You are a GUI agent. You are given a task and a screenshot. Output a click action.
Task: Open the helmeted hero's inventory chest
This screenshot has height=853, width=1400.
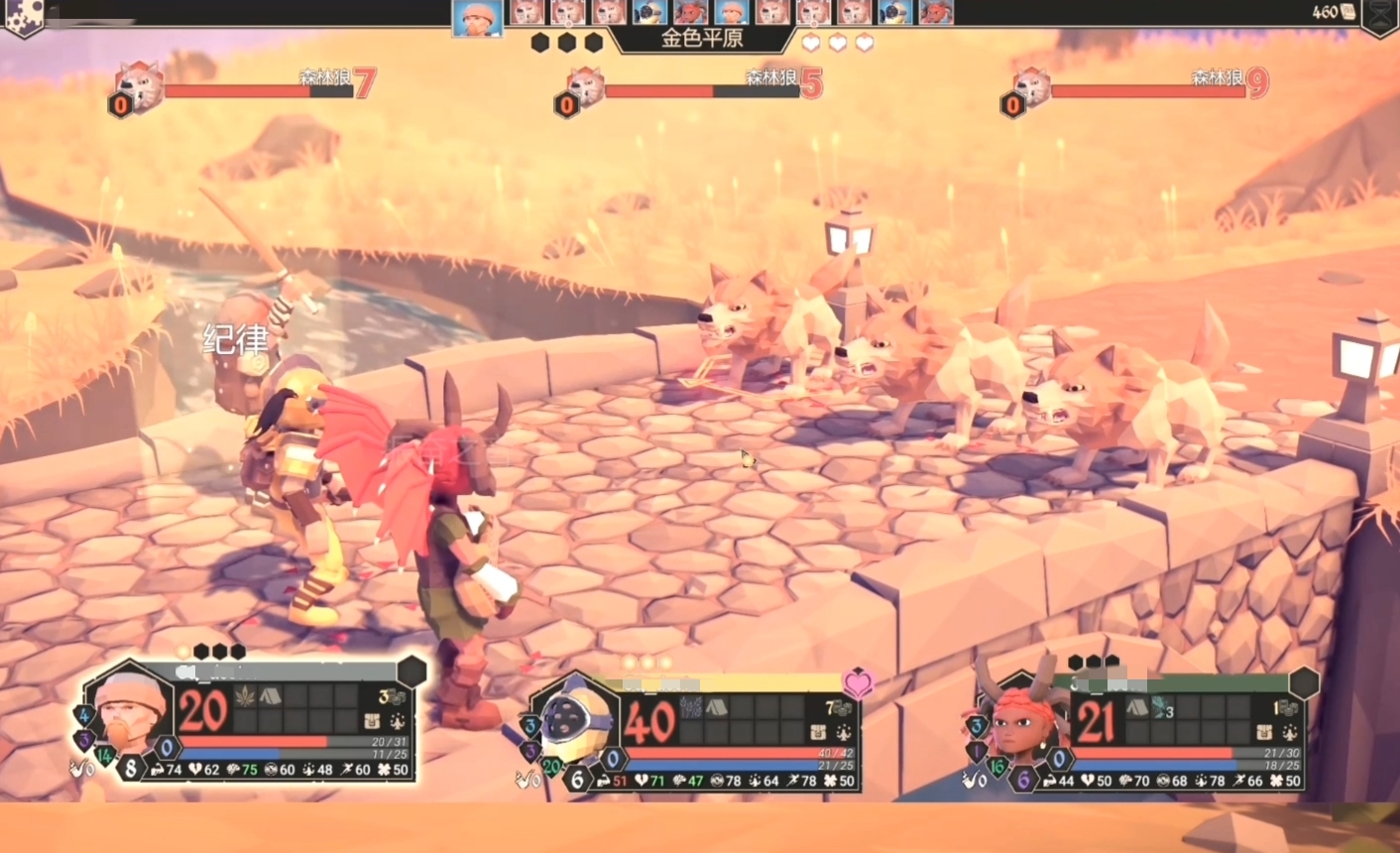pyautogui.click(x=818, y=733)
